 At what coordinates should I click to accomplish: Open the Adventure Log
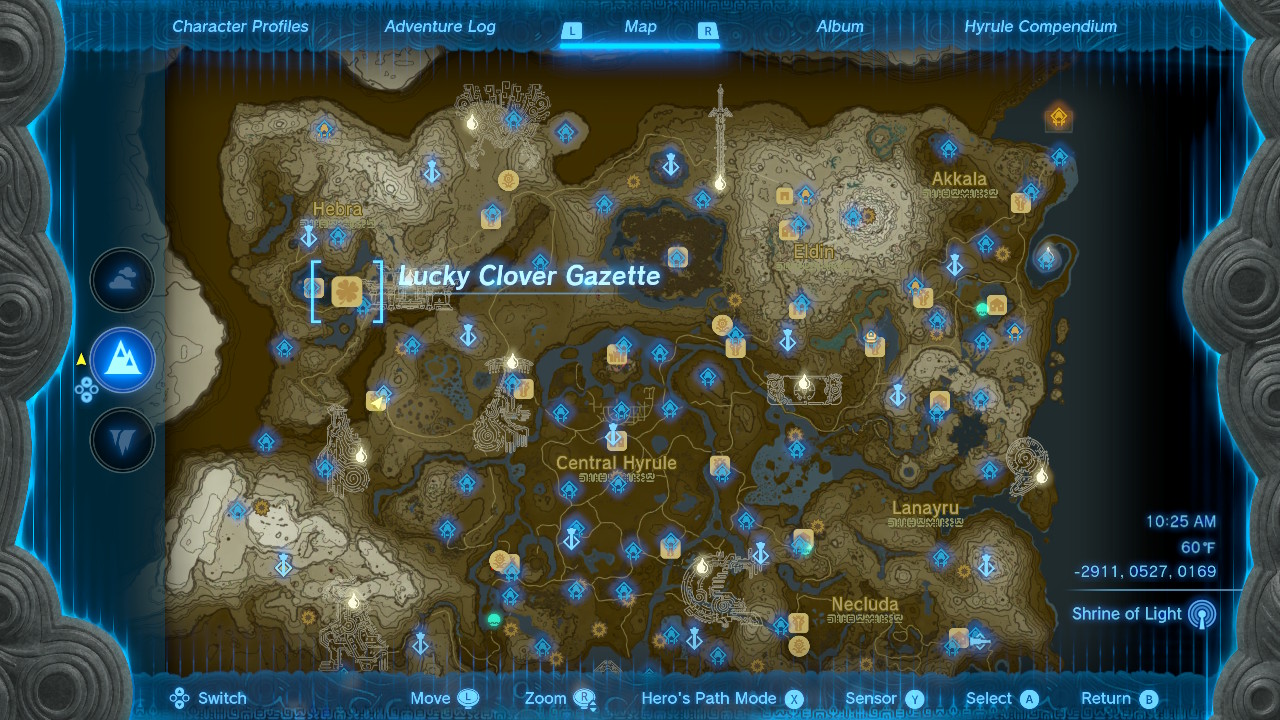pyautogui.click(x=440, y=26)
